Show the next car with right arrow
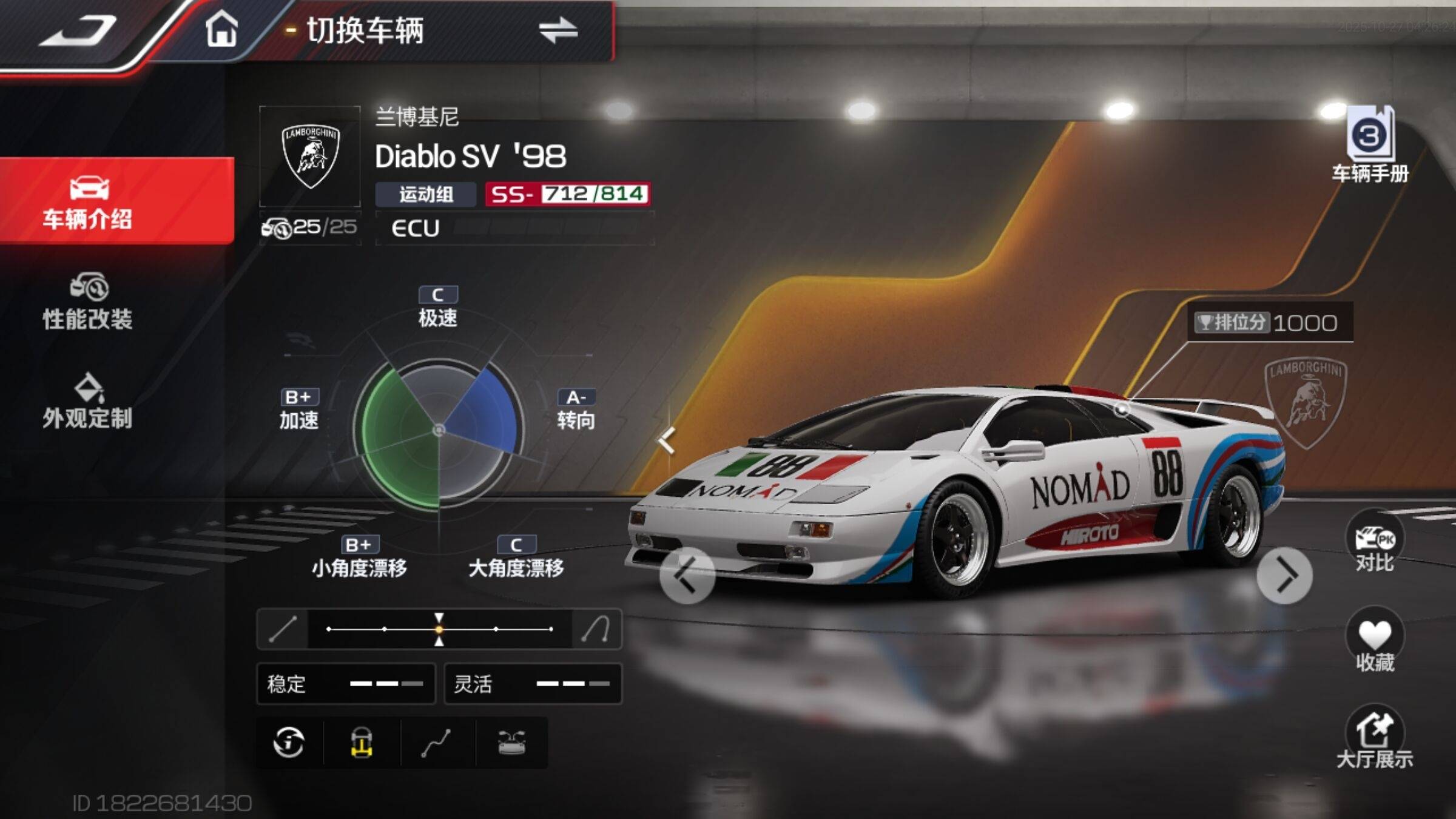Viewport: 1456px width, 819px height. click(1284, 575)
